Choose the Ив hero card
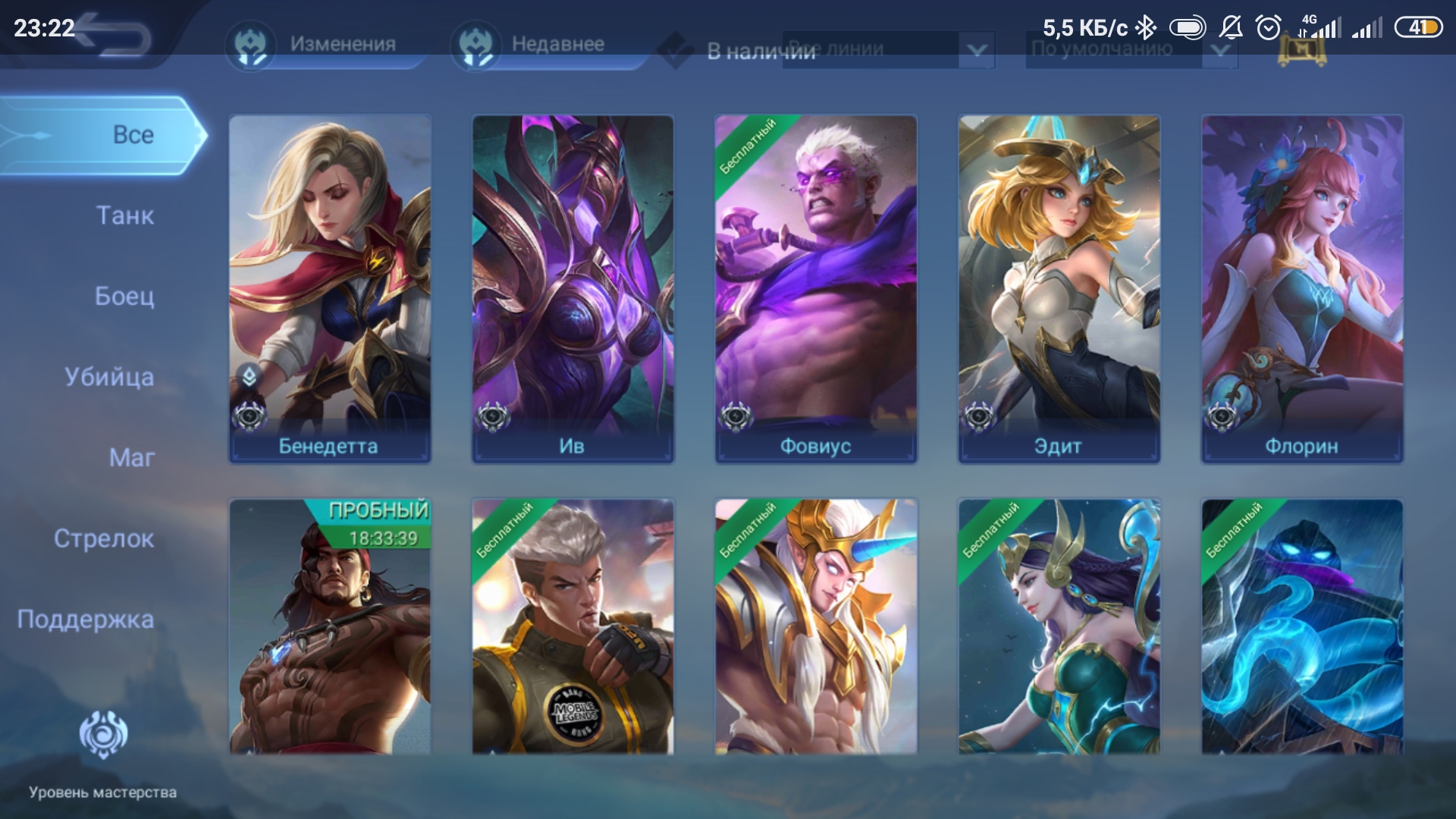Viewport: 1456px width, 819px height. 573,288
